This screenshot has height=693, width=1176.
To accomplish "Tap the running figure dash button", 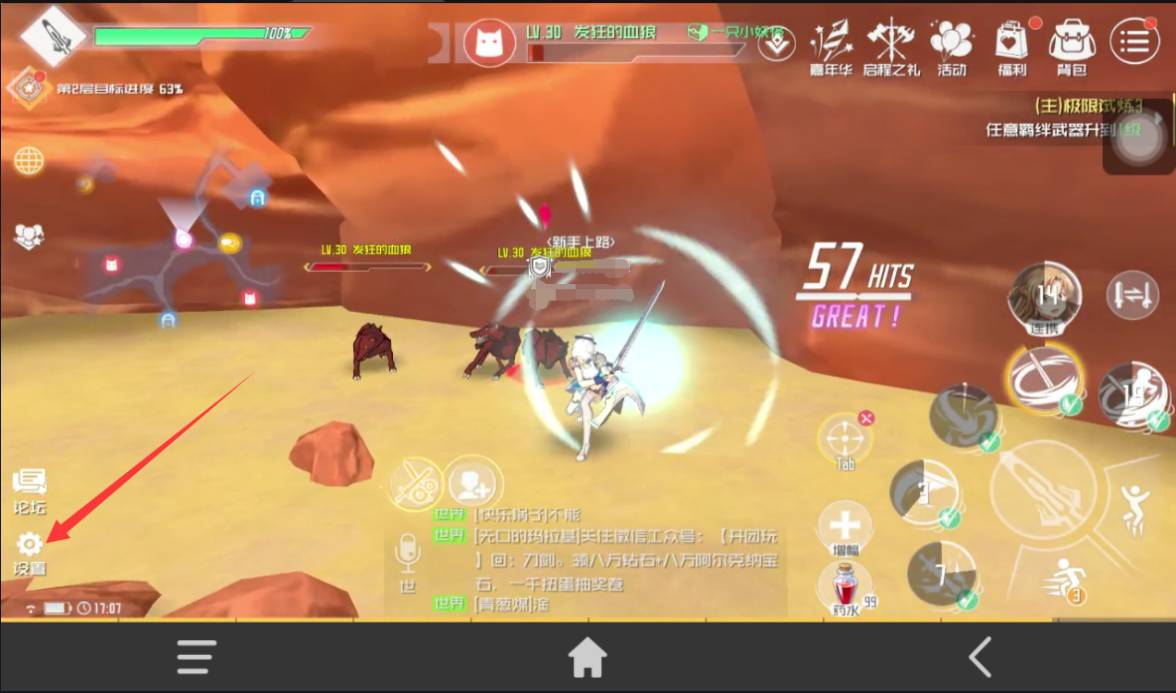I will (1064, 578).
